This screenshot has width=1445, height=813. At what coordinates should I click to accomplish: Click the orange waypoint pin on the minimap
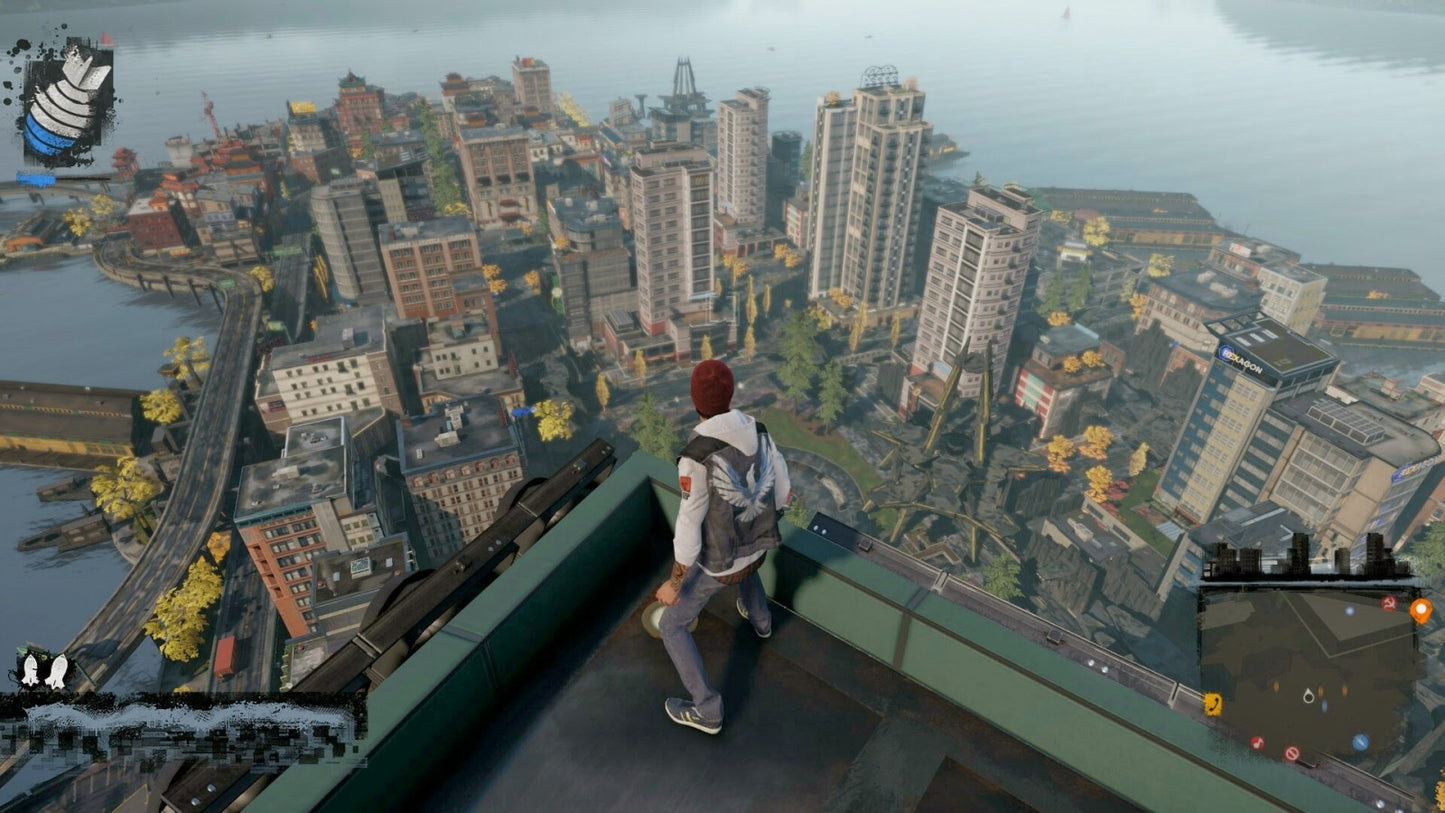coord(1421,611)
